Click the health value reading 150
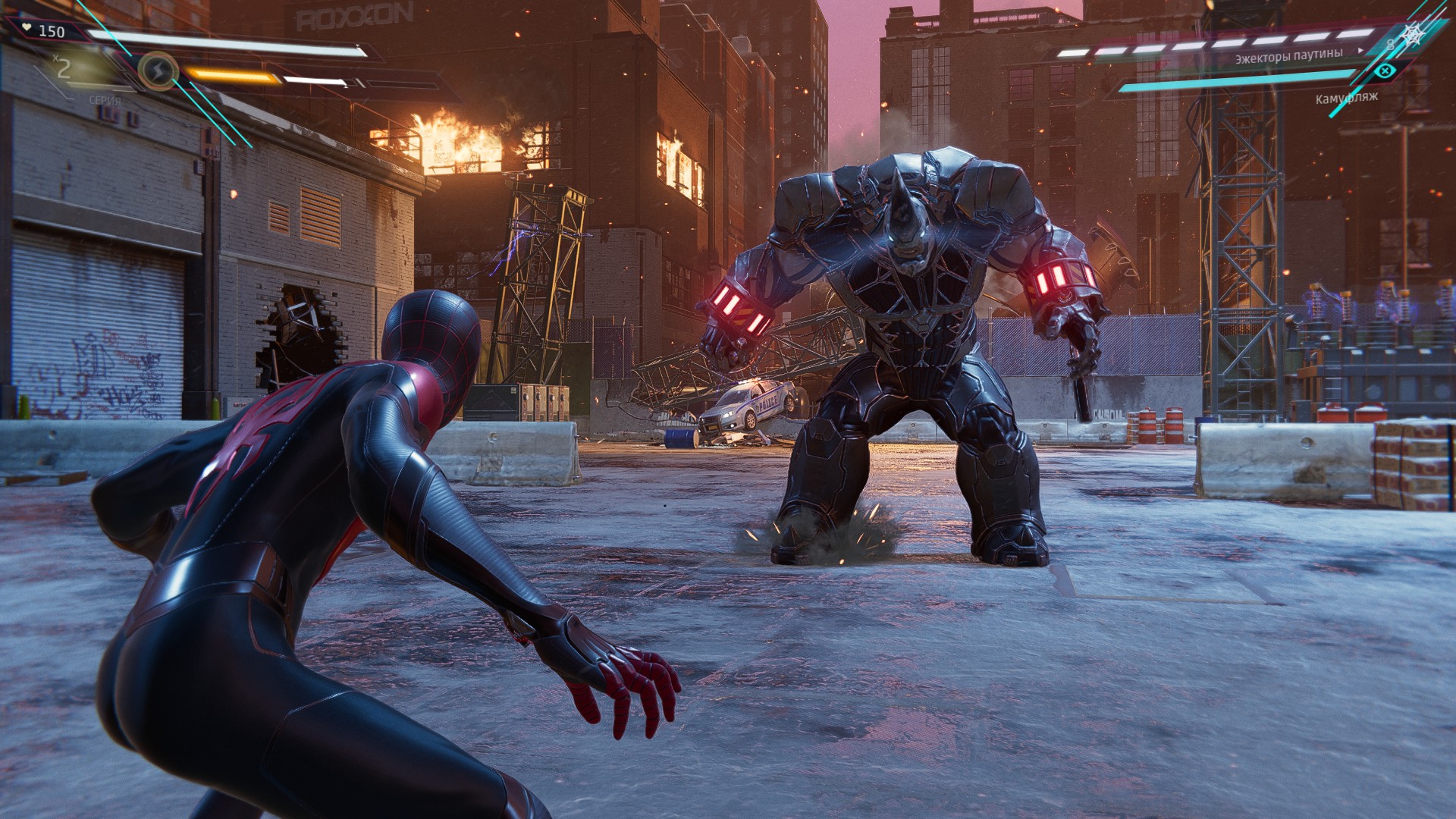Screen dimensions: 1456x819 click(51, 31)
